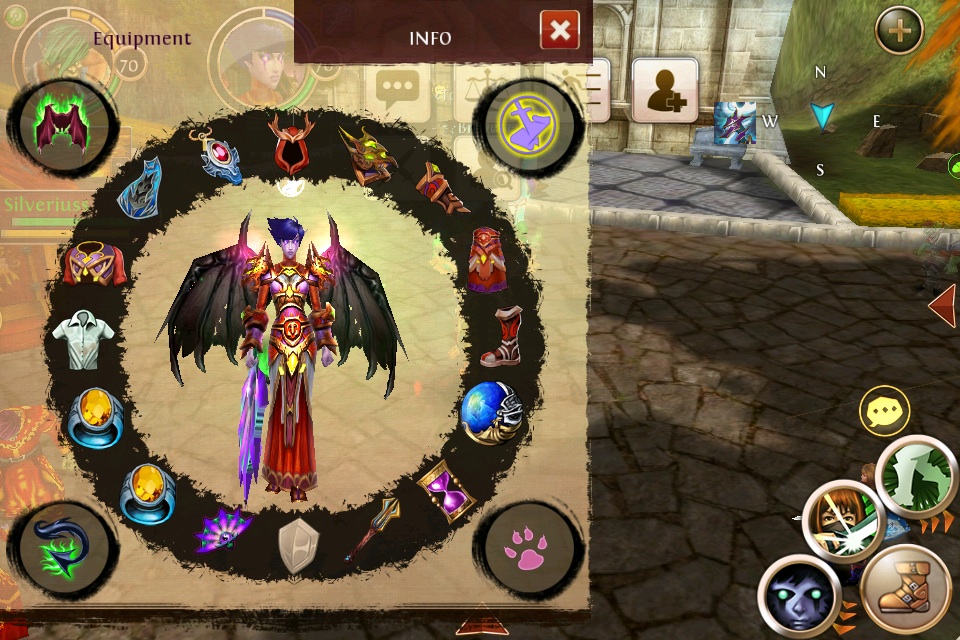The image size is (960, 640).
Task: Select the dark wings slot button
Action: pyautogui.click(x=63, y=129)
